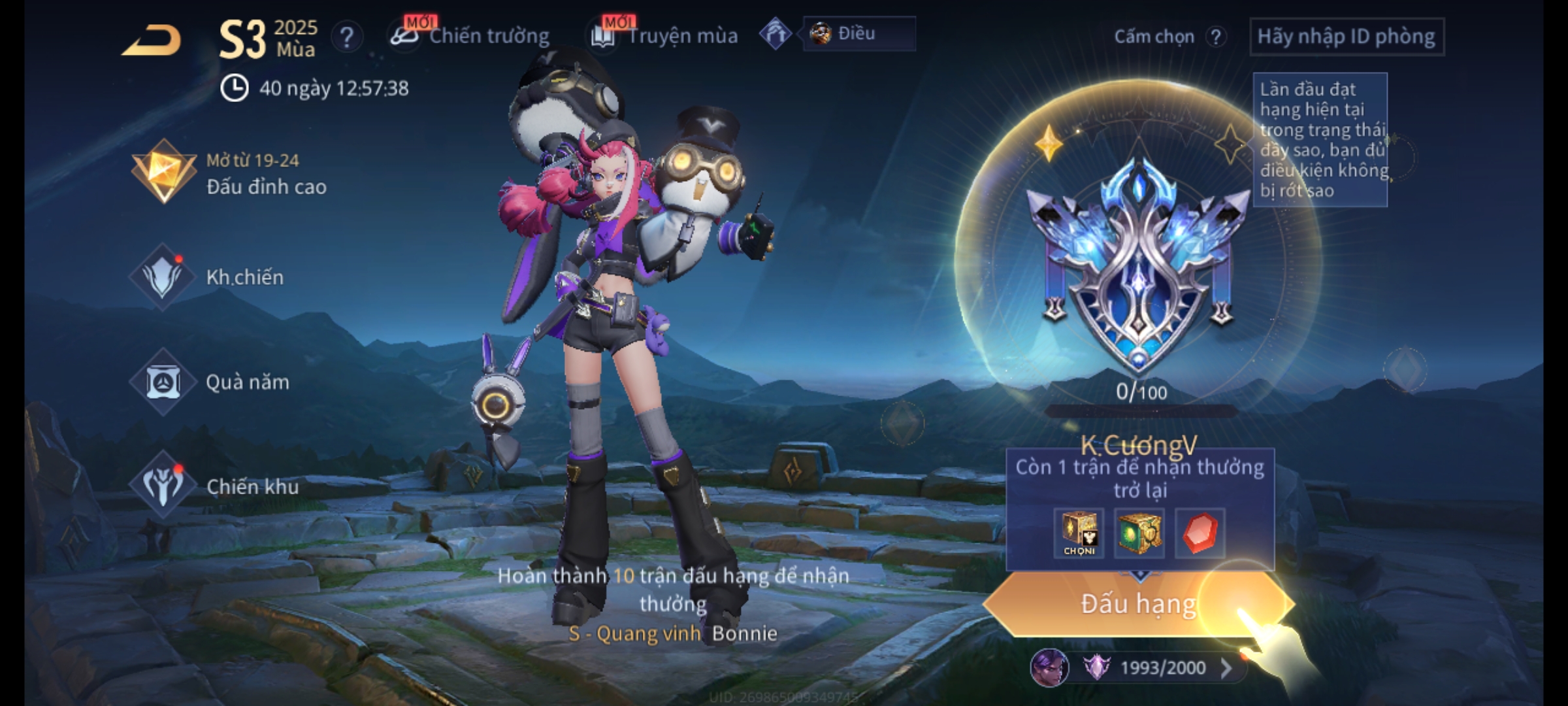The width and height of the screenshot is (1568, 706).
Task: Open the season help question mark
Action: [x=347, y=37]
